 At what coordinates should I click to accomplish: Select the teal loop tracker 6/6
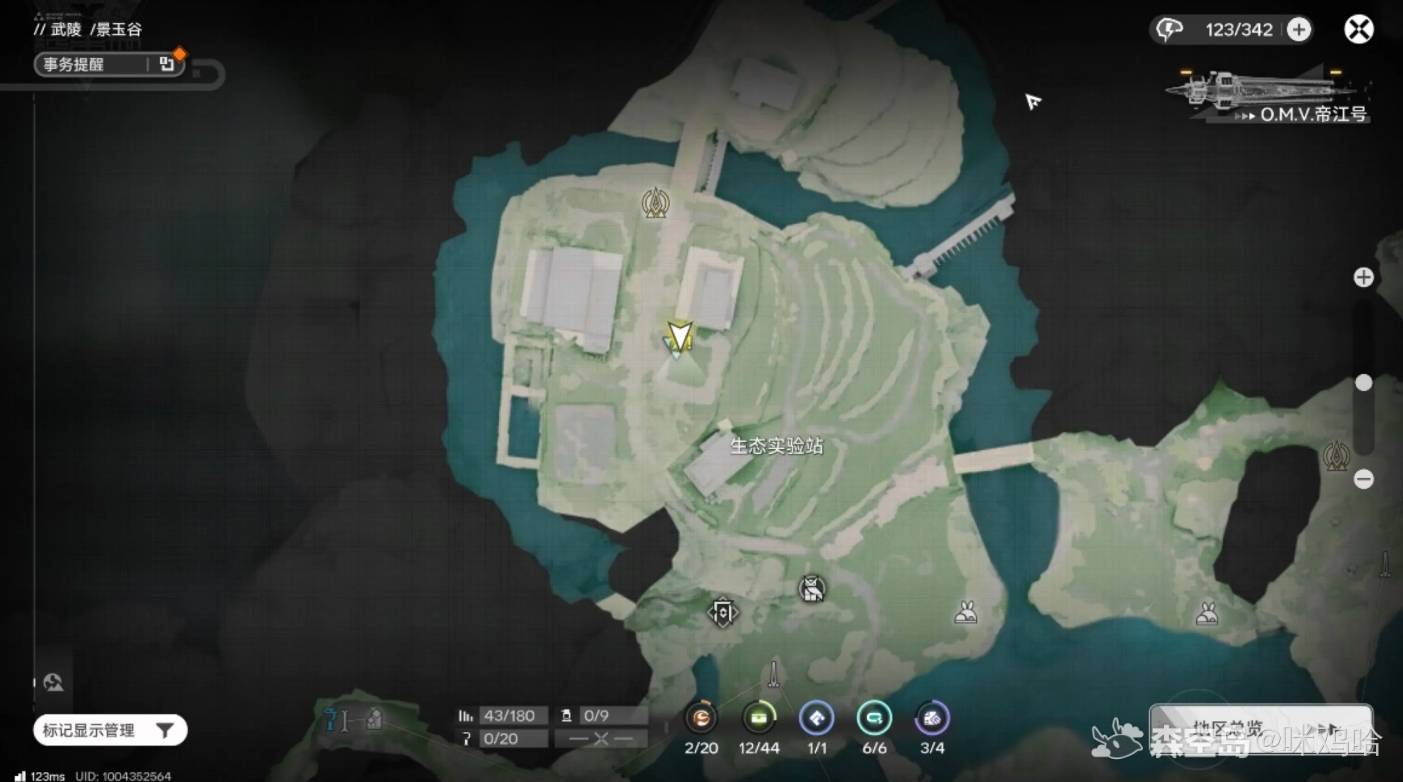[x=875, y=717]
